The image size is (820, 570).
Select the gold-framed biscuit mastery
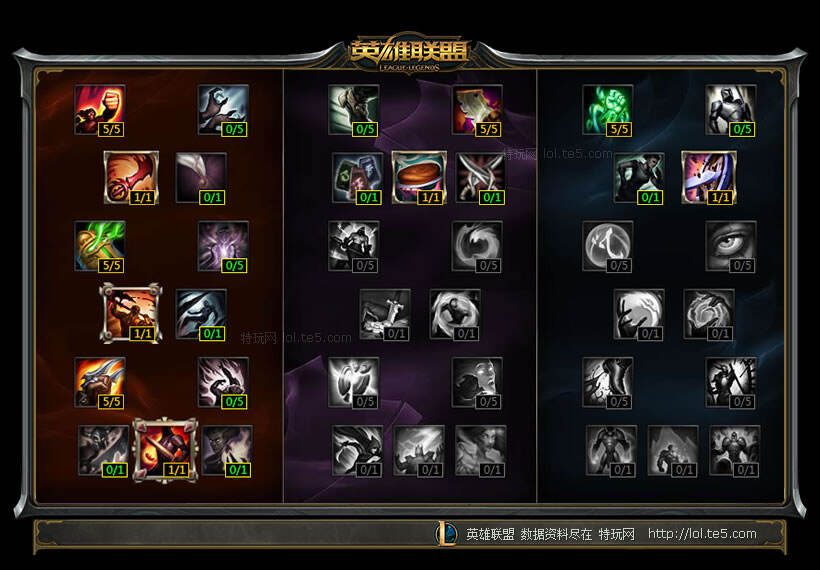click(x=418, y=177)
